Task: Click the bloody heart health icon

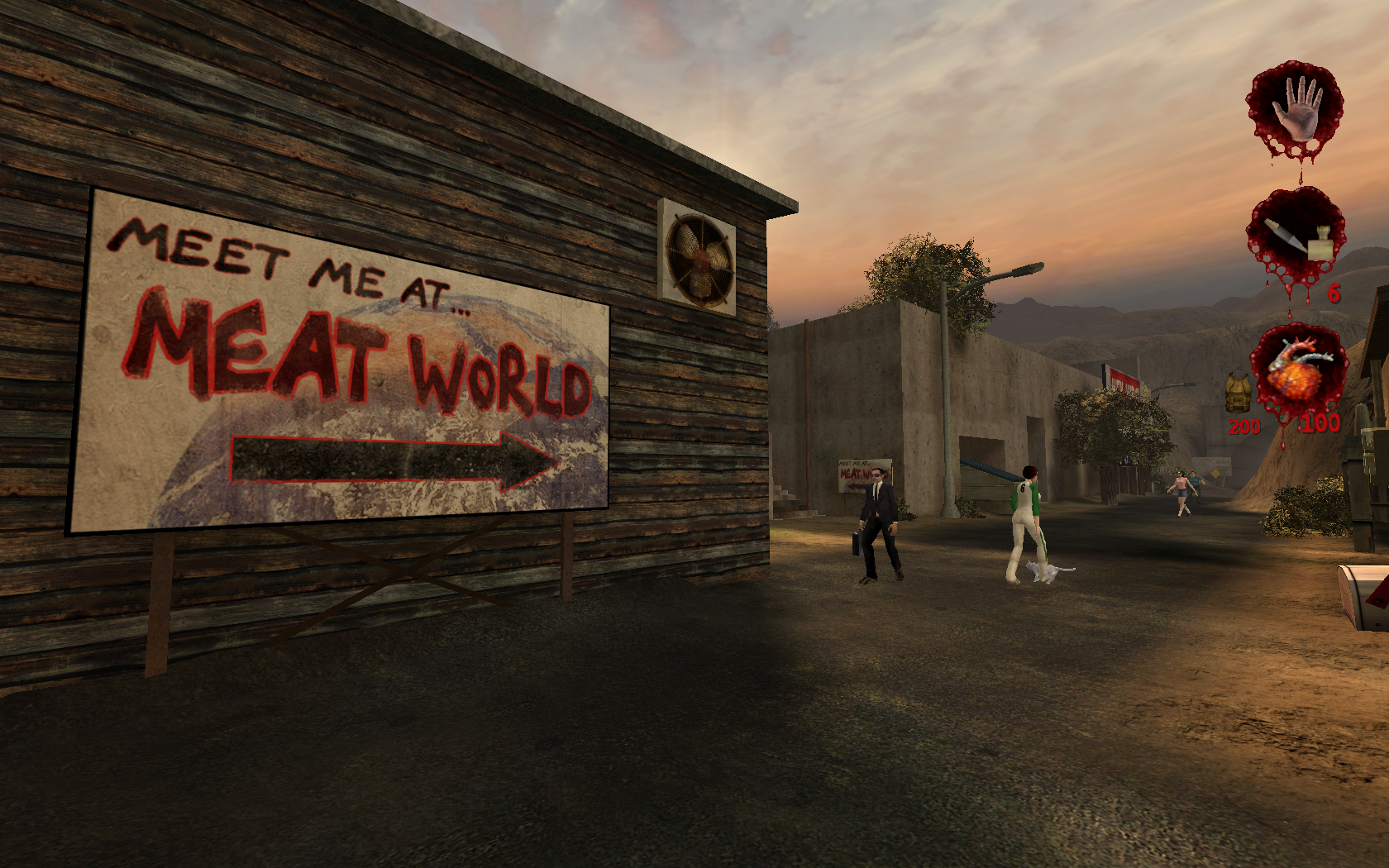Action: coord(1296,371)
